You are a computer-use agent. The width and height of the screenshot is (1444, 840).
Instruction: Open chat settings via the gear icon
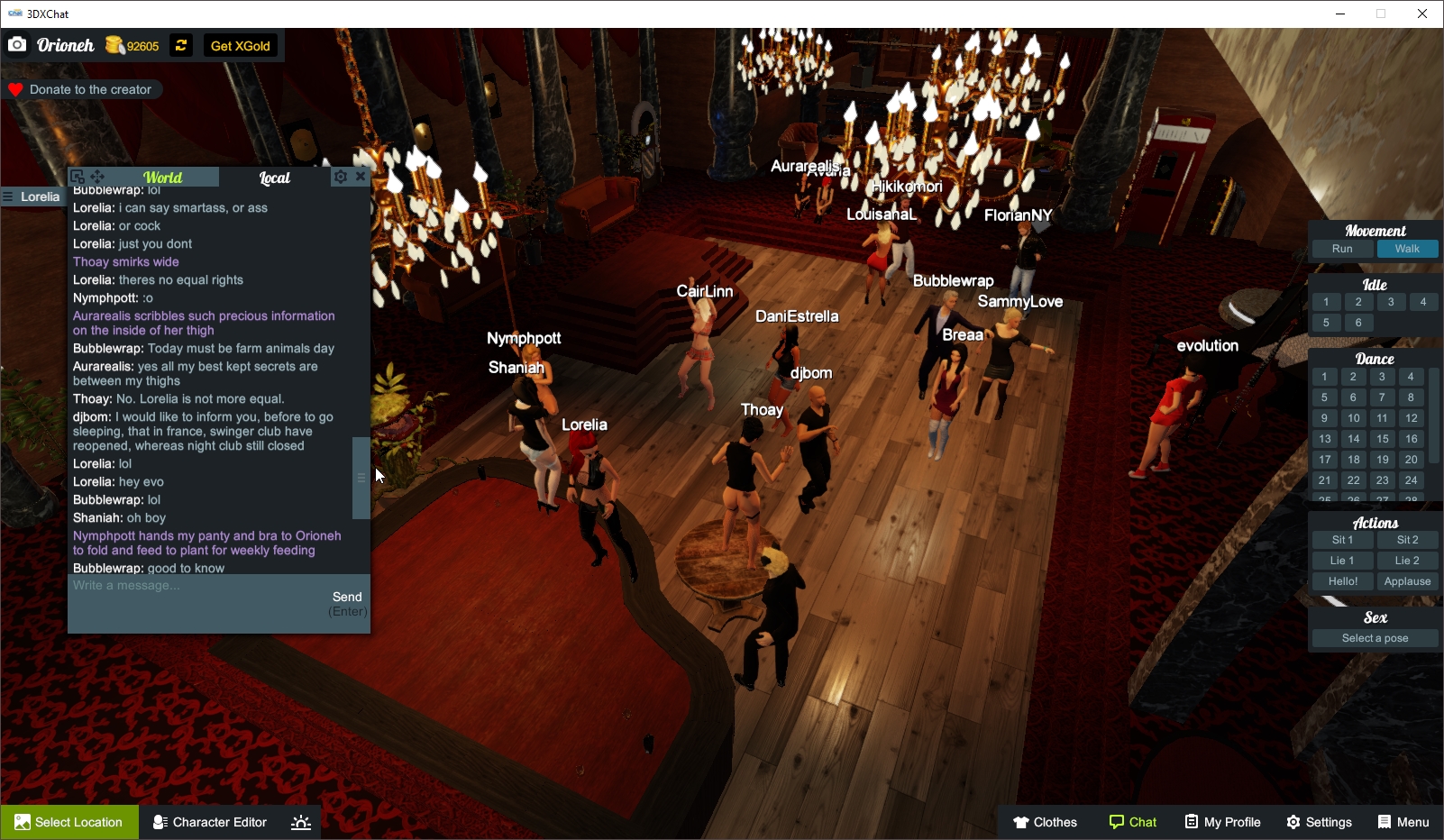[x=340, y=177]
